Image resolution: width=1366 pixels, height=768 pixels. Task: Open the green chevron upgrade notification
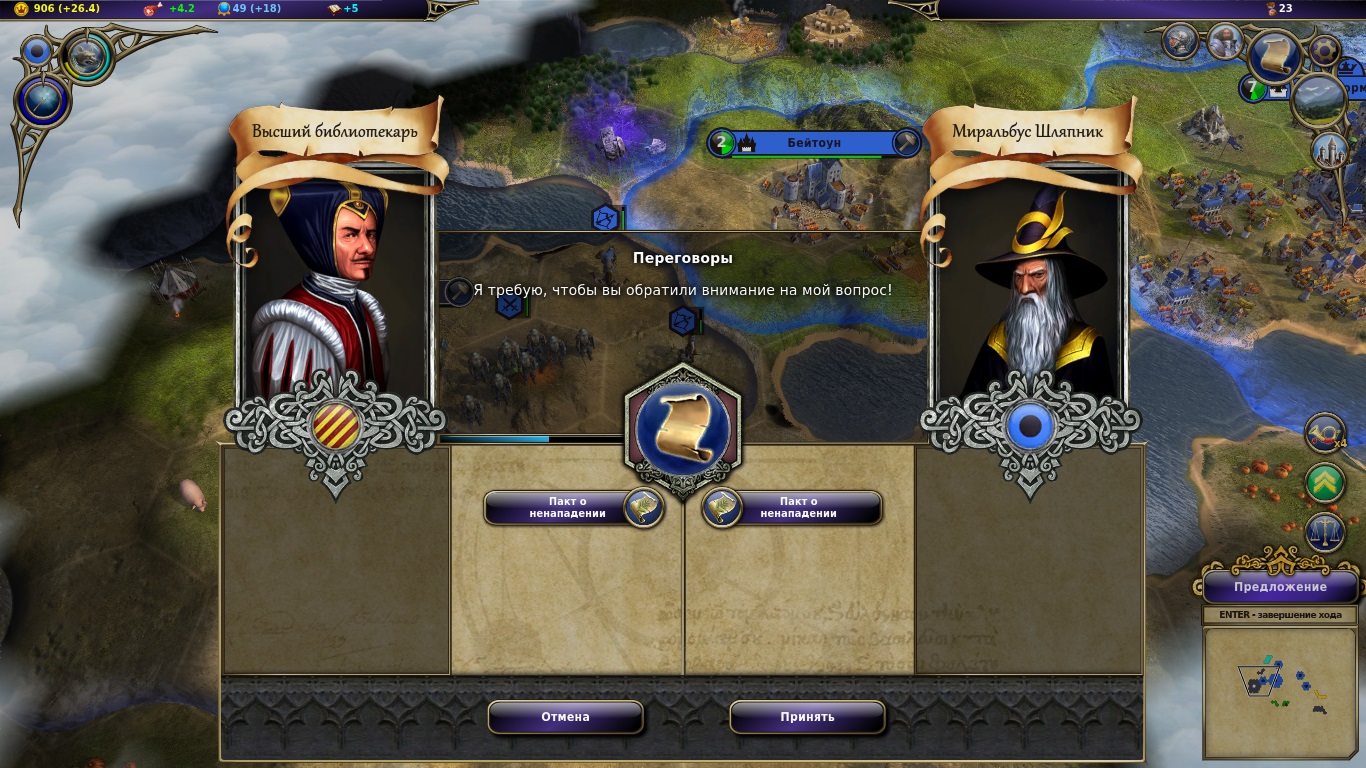pos(1325,483)
